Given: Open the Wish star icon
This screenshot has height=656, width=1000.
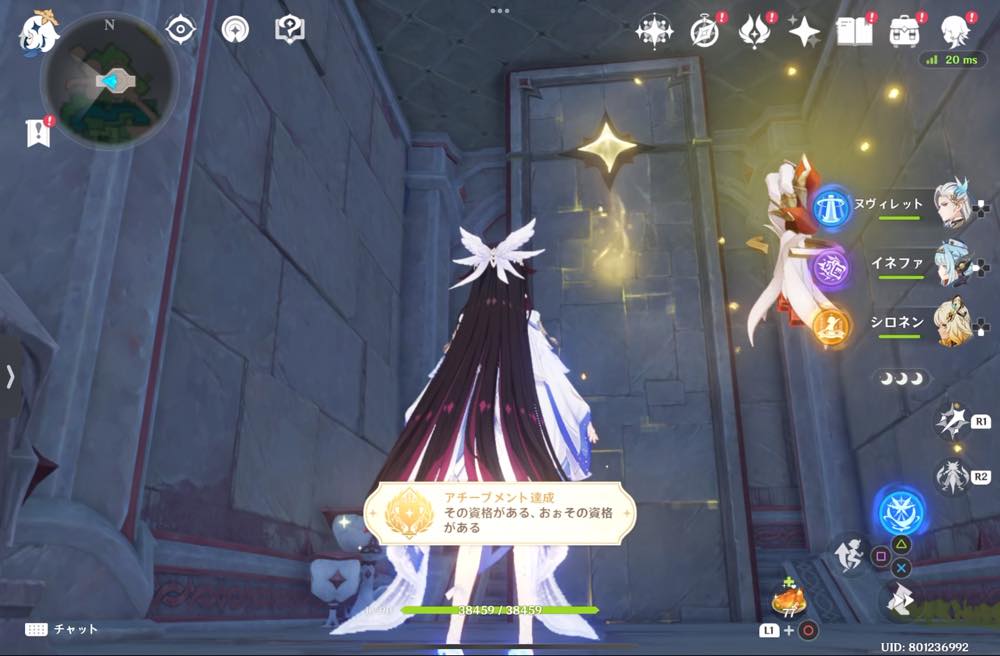Looking at the screenshot, I should (803, 32).
